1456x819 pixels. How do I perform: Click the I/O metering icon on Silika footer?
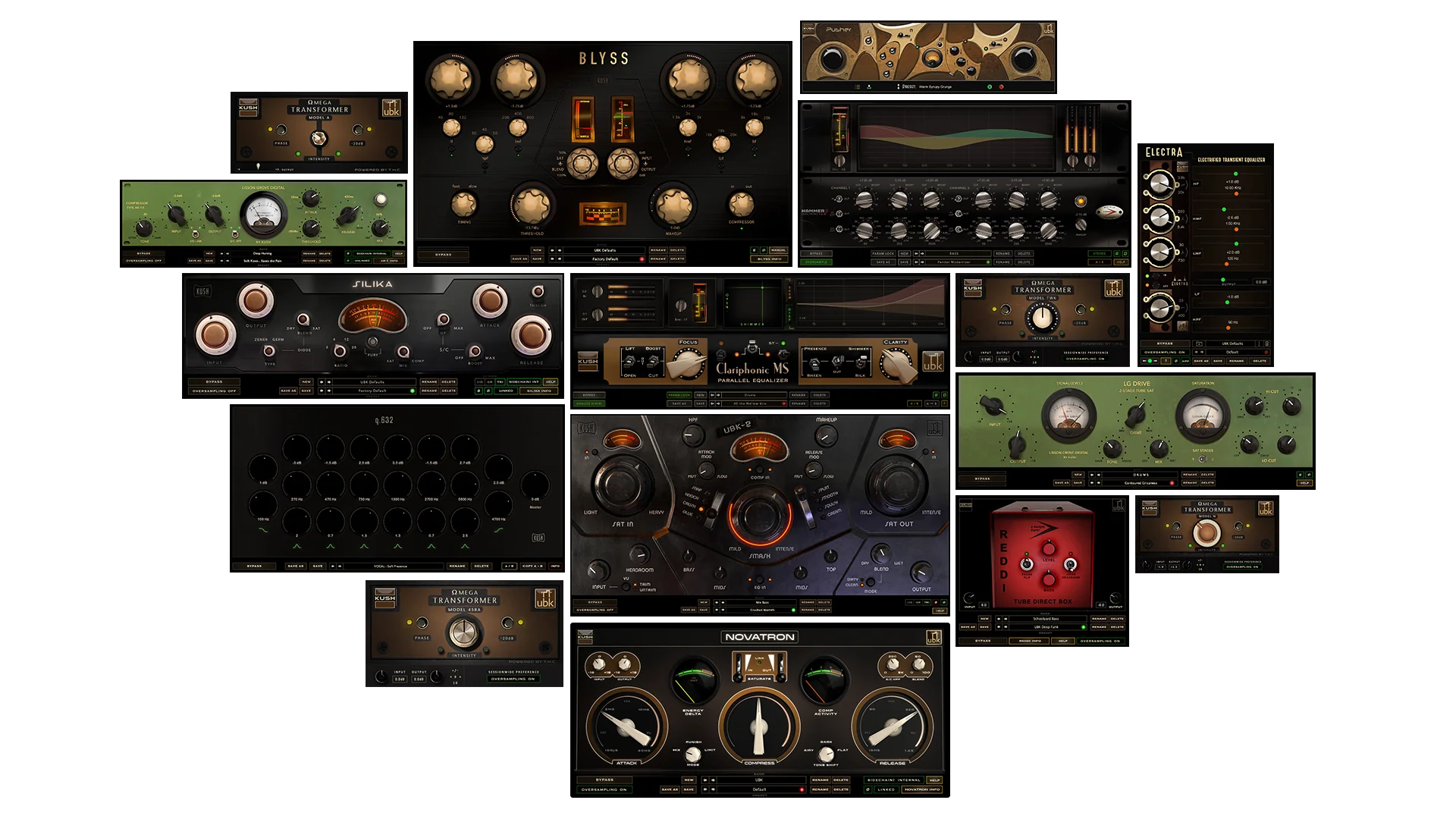click(x=479, y=381)
